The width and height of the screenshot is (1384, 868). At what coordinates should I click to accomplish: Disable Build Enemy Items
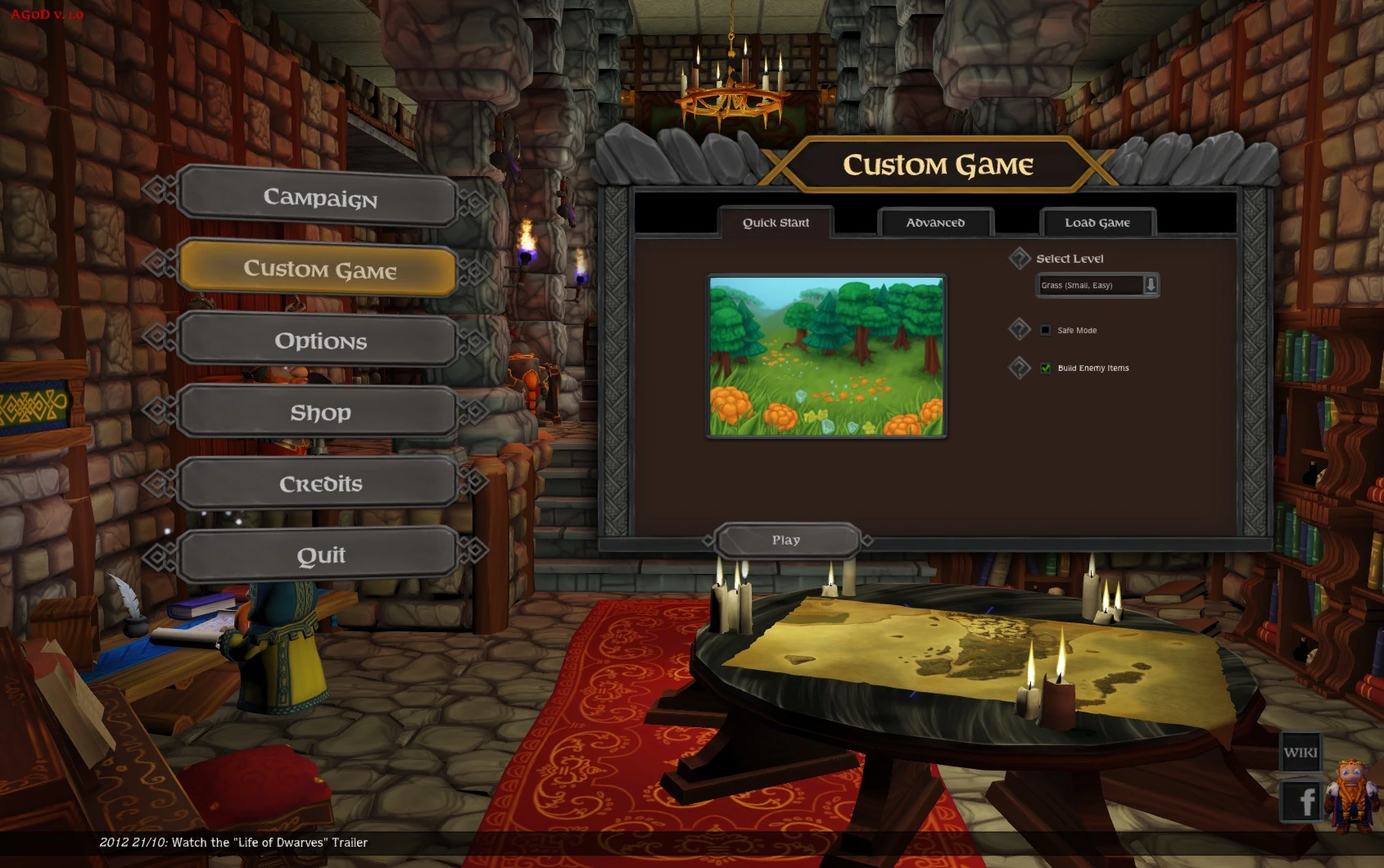[1045, 368]
